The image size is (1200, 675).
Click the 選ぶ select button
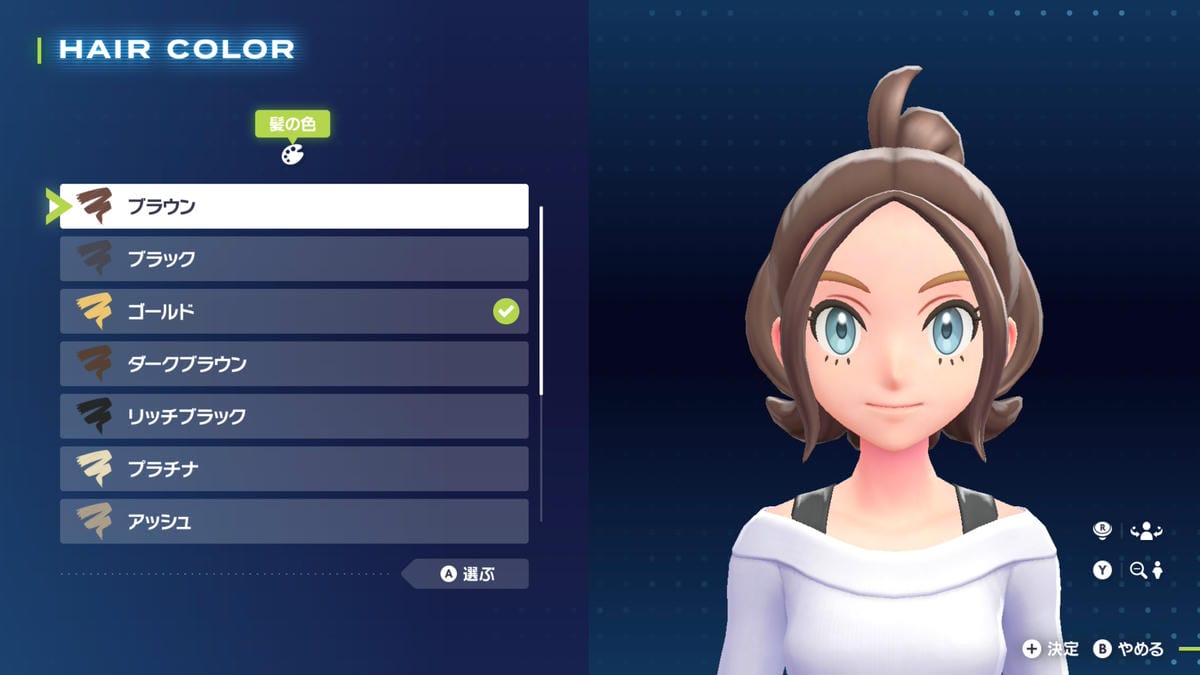468,574
